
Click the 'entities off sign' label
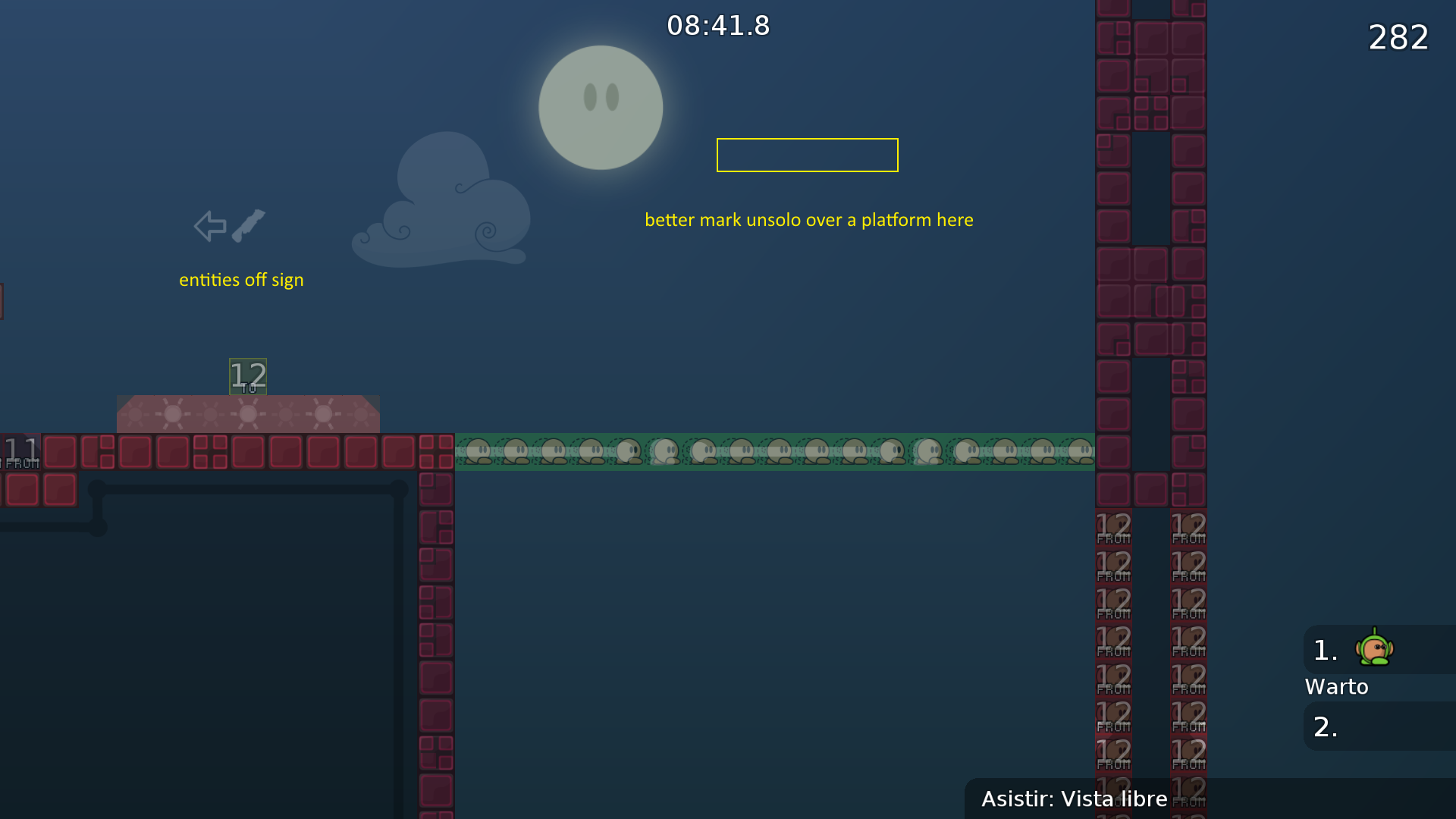(x=241, y=279)
